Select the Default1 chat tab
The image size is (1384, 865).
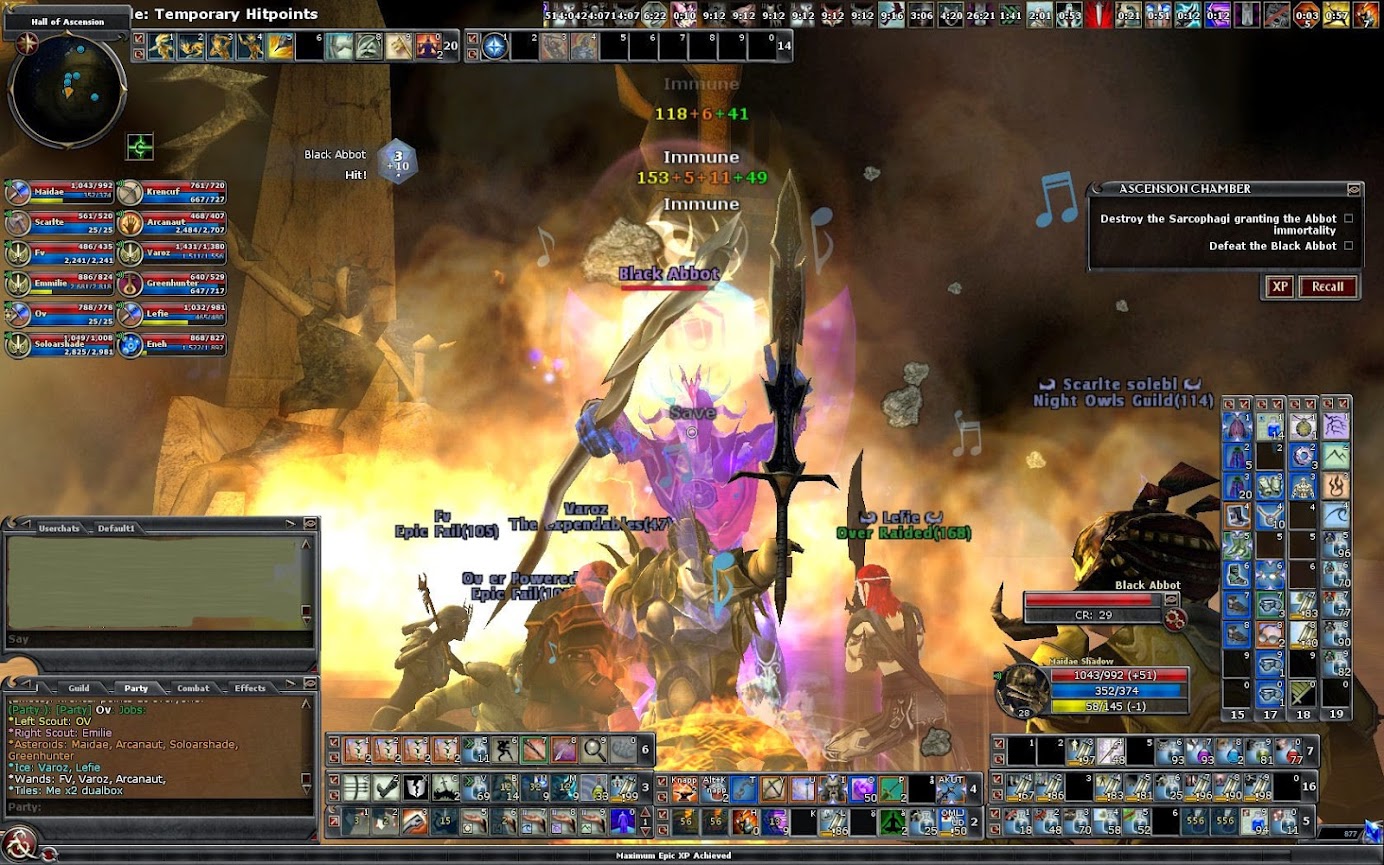116,528
